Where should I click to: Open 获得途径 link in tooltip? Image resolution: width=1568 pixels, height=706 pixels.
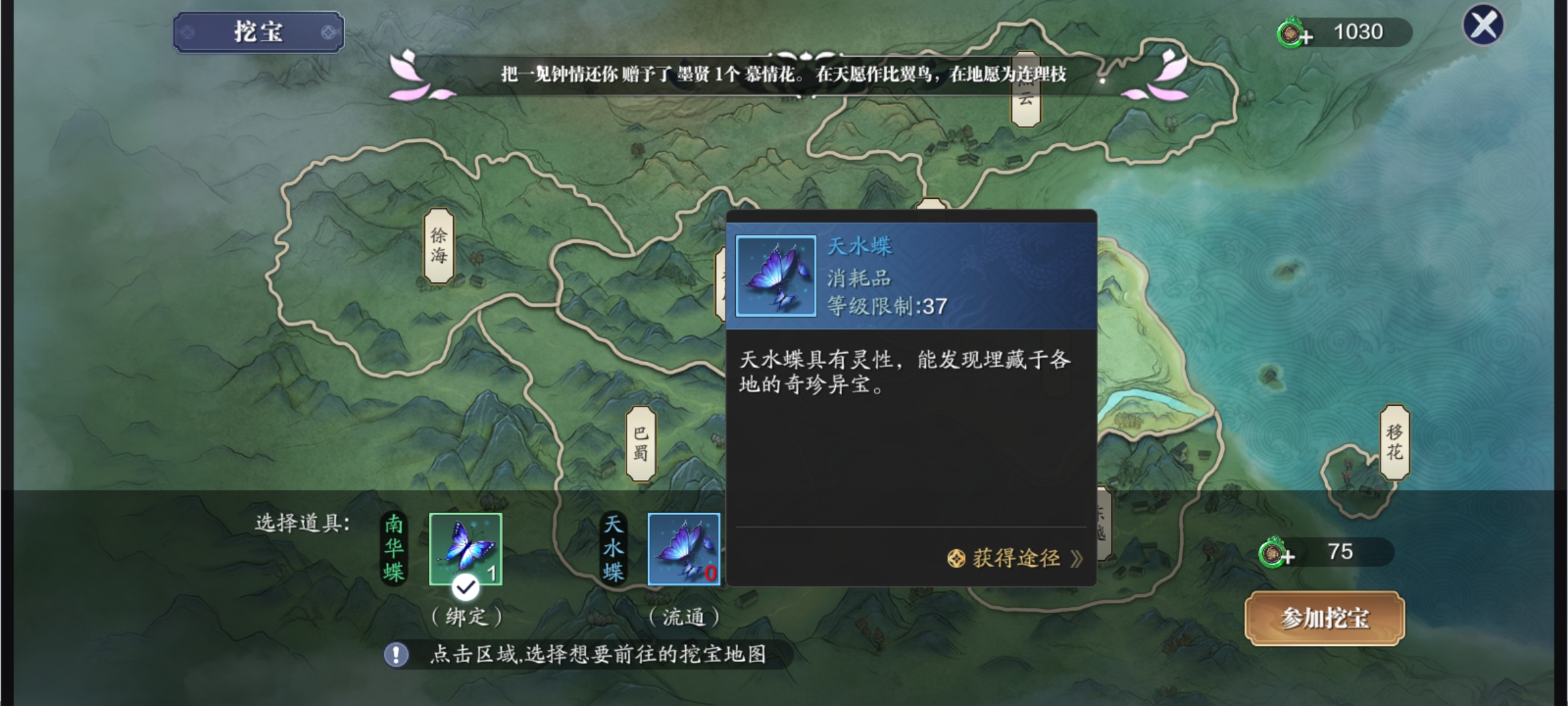tap(1015, 559)
